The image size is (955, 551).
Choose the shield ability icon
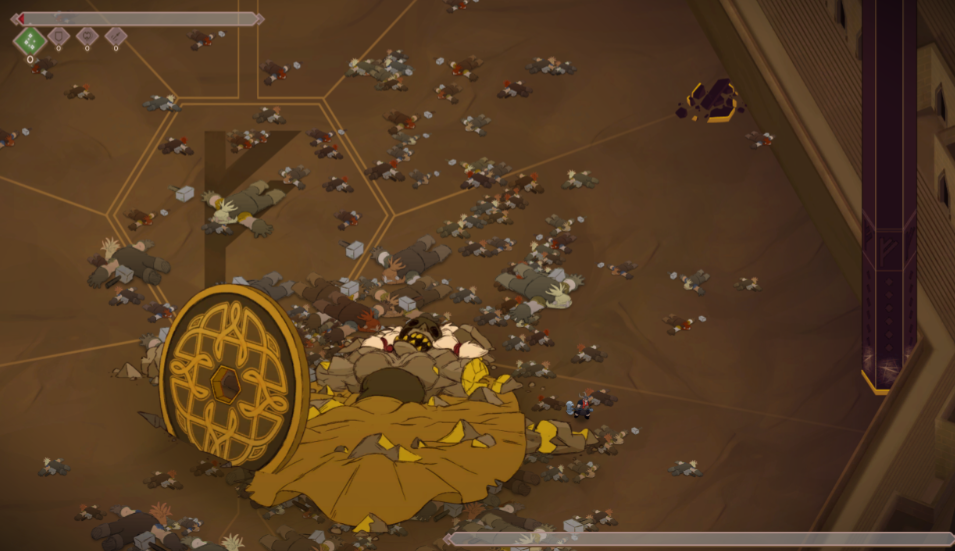pyautogui.click(x=58, y=36)
